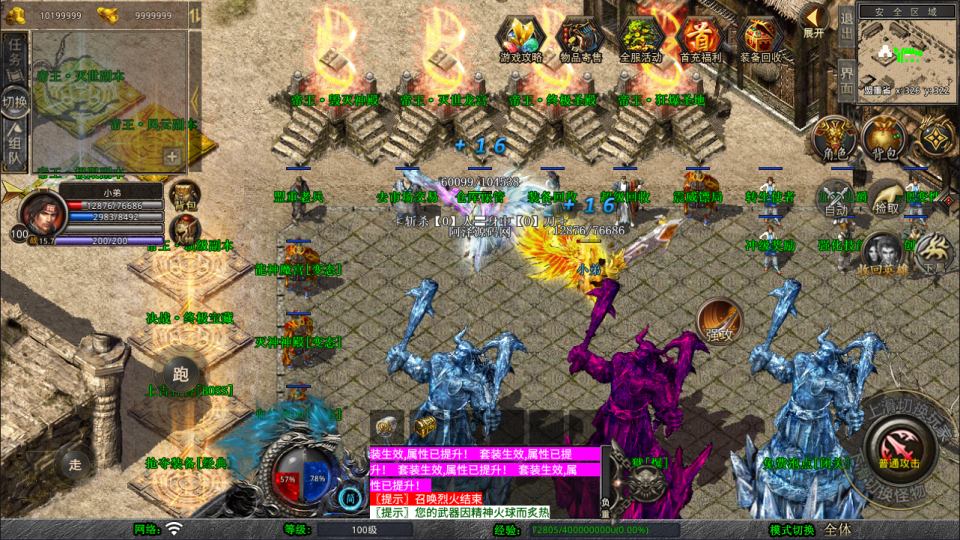Switch movement to 走 walk mode

73,462
